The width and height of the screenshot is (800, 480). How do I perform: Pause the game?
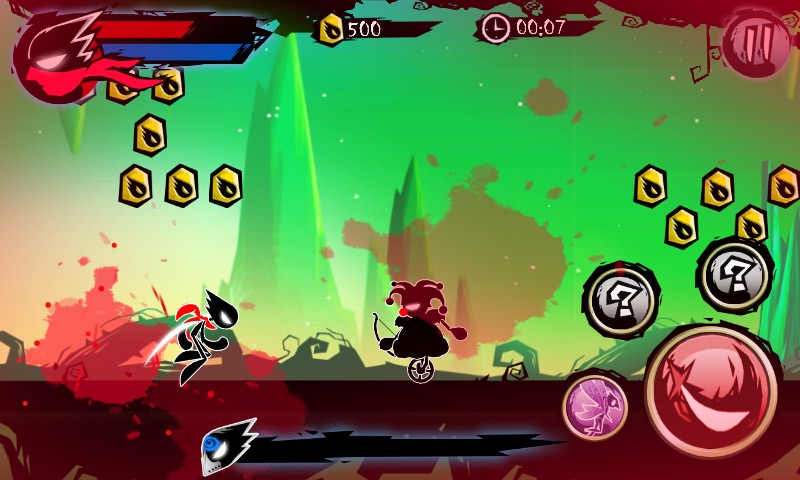[x=756, y=43]
